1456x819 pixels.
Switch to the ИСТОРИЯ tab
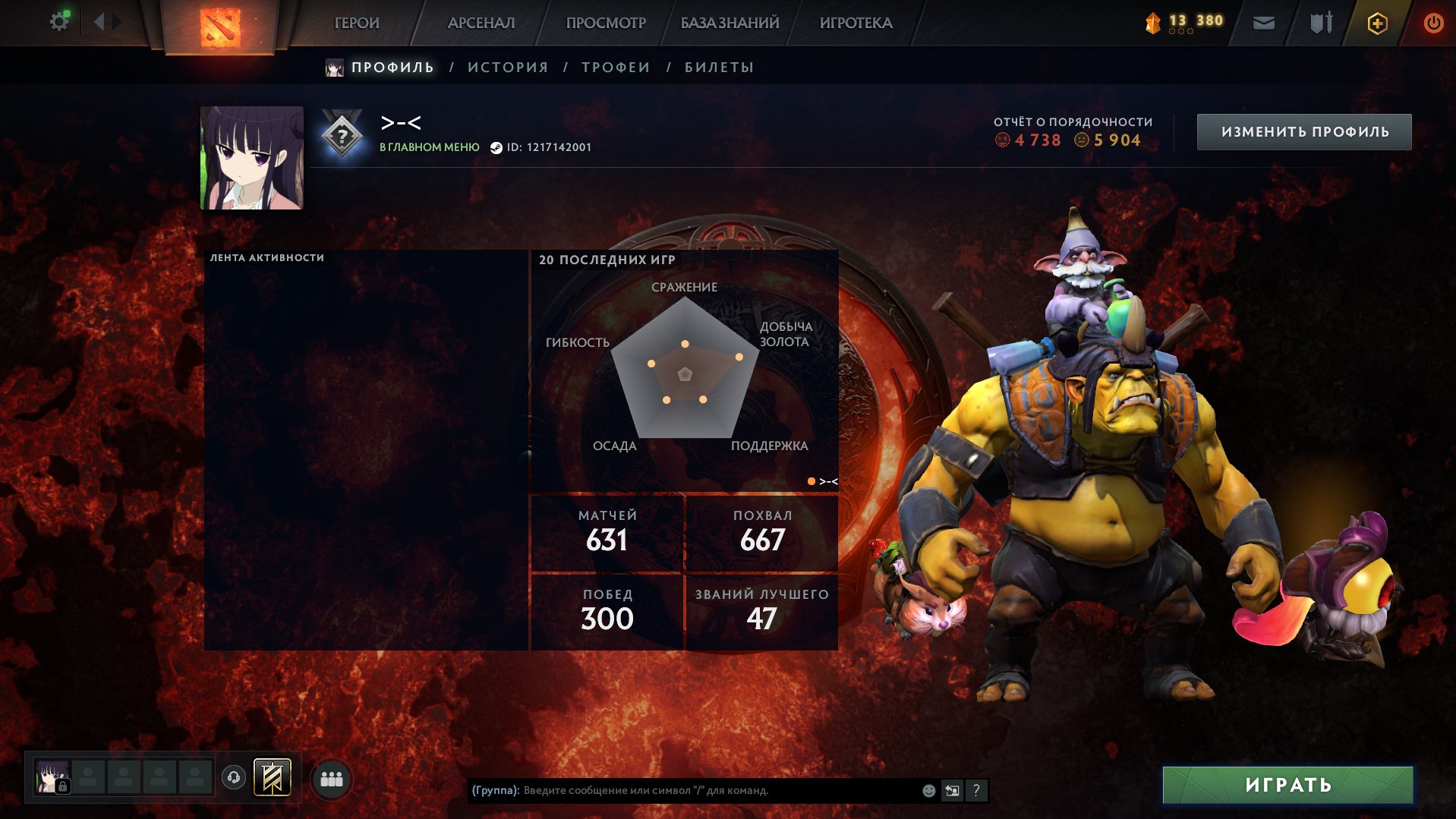point(508,67)
